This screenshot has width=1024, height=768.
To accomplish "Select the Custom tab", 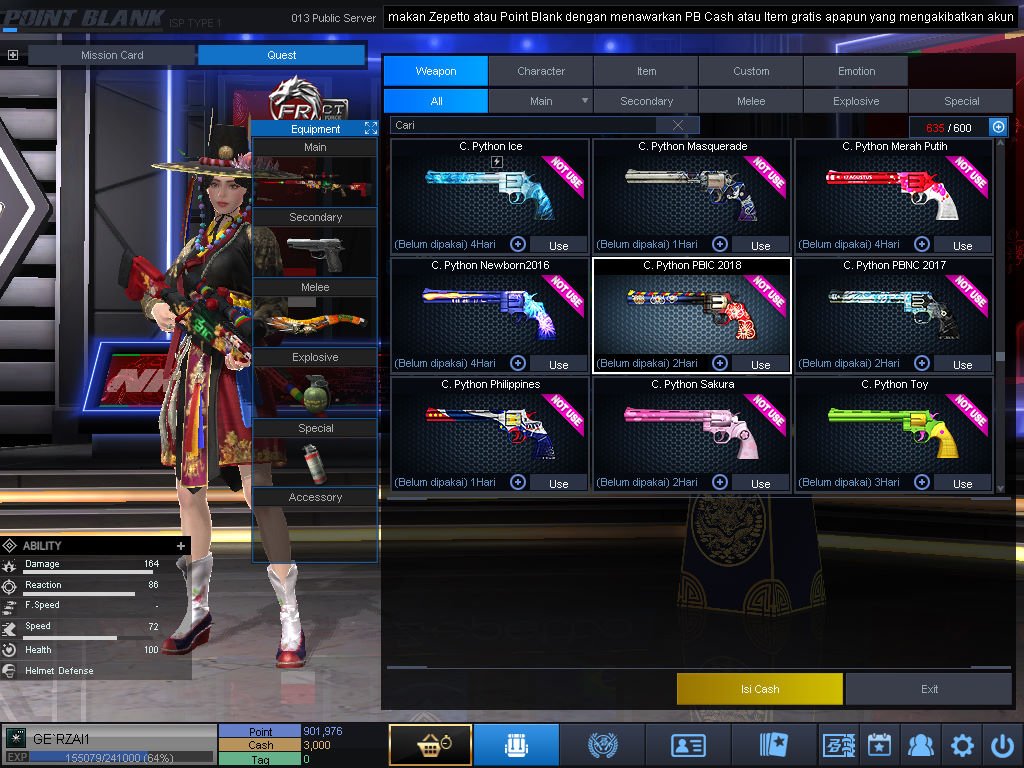I will (x=751, y=71).
